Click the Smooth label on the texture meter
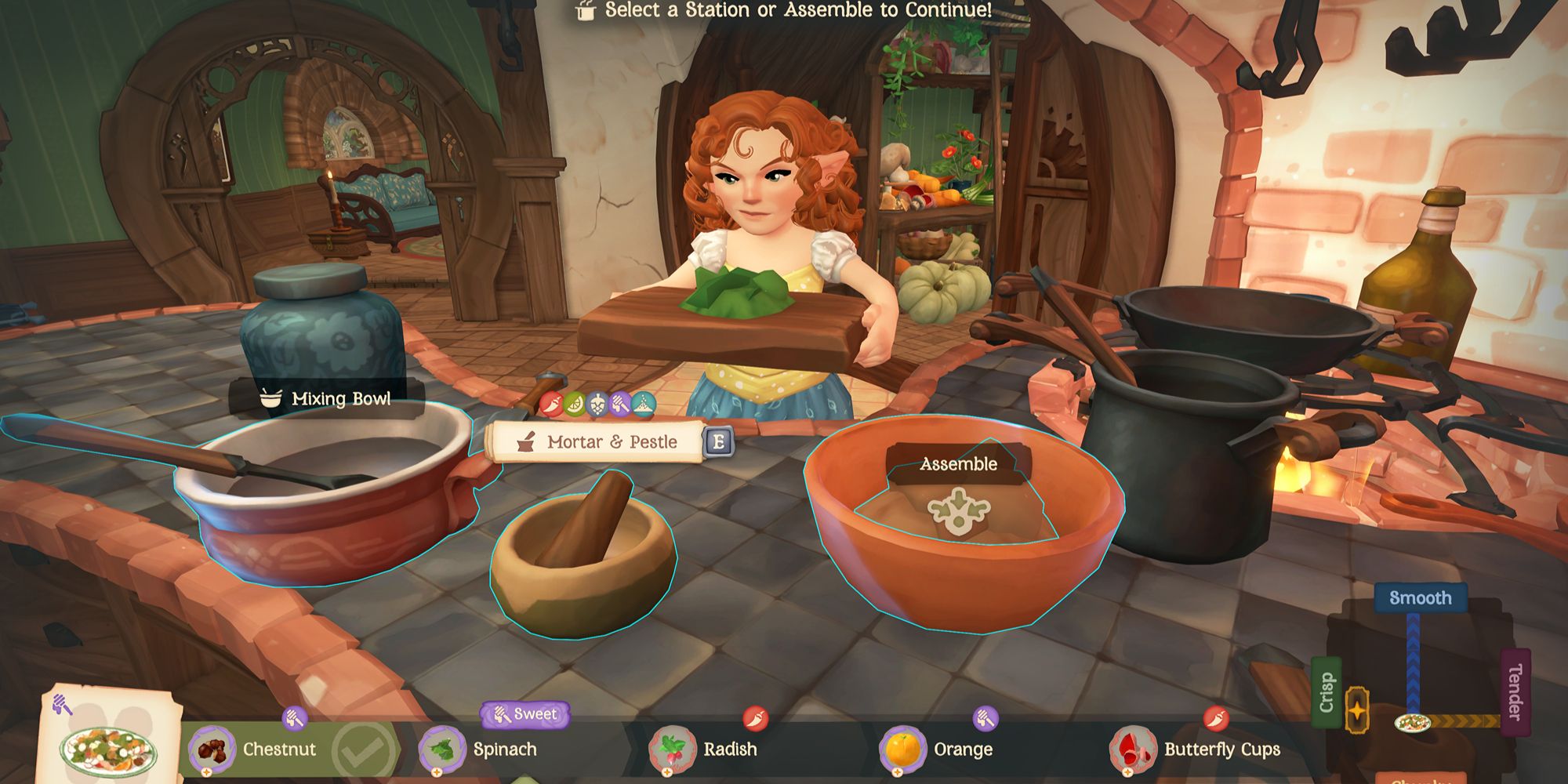Image resolution: width=1568 pixels, height=784 pixels. click(x=1421, y=597)
